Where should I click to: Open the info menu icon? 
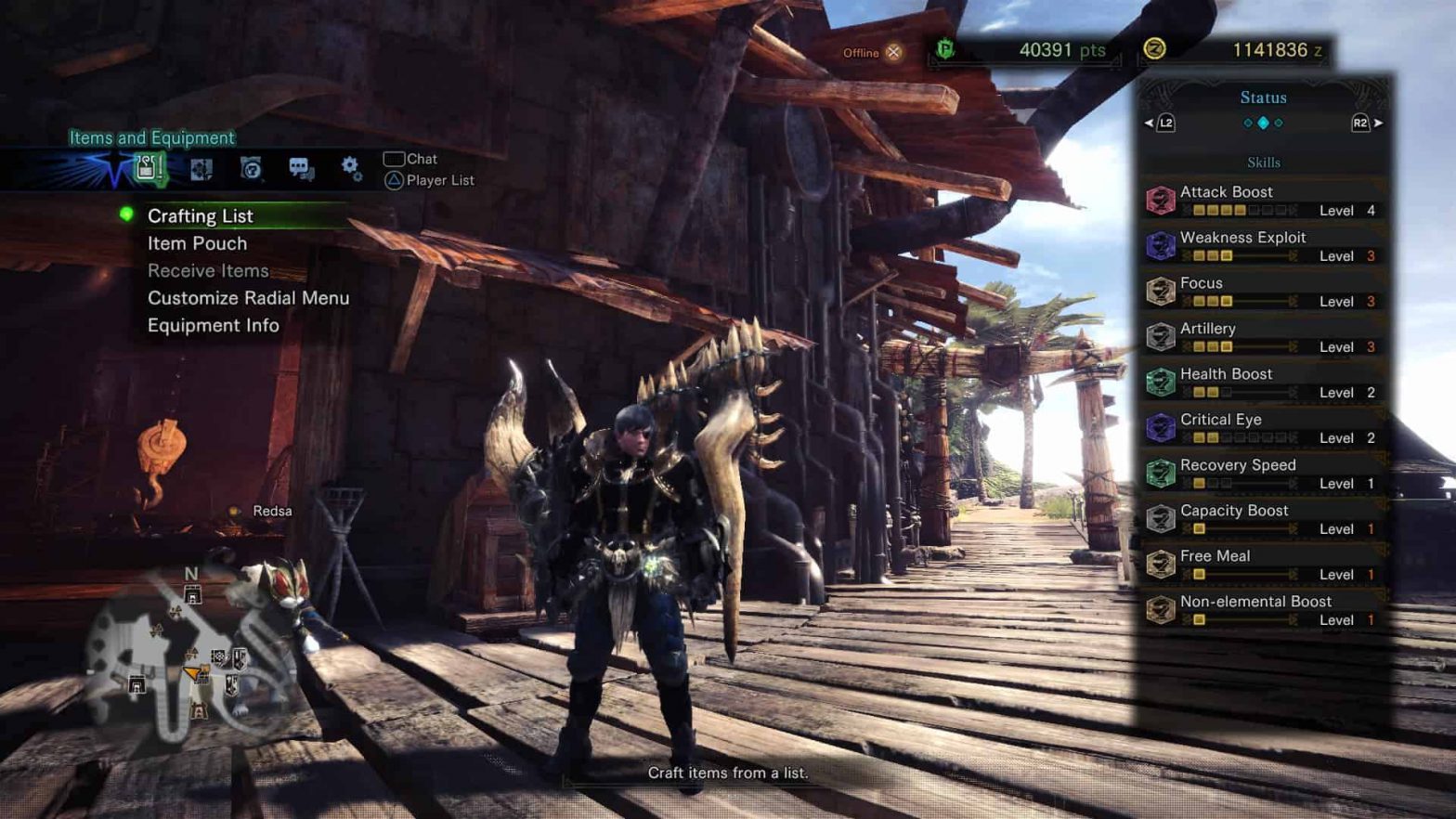251,167
